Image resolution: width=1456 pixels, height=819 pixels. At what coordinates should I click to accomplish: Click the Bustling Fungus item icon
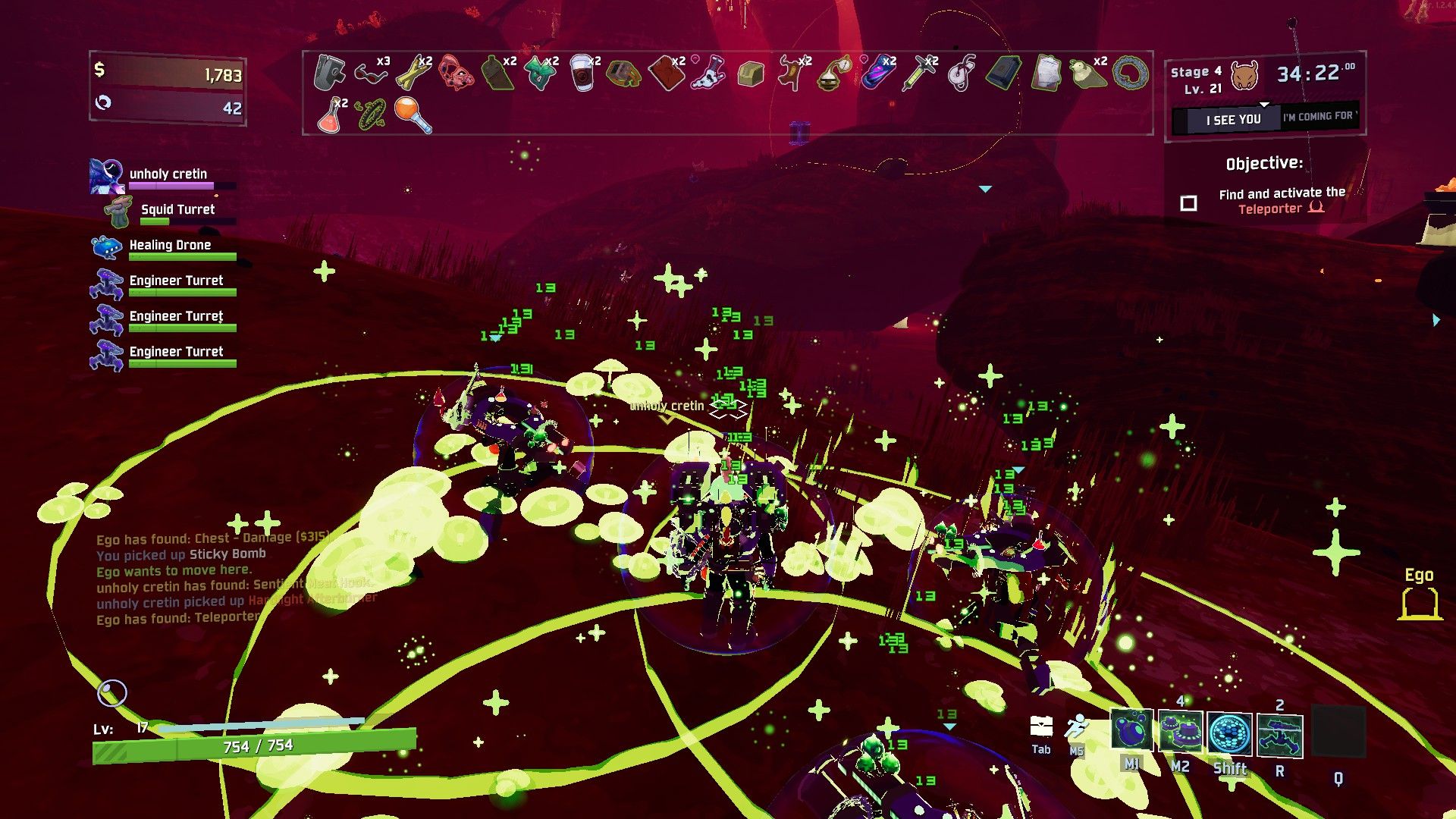540,74
